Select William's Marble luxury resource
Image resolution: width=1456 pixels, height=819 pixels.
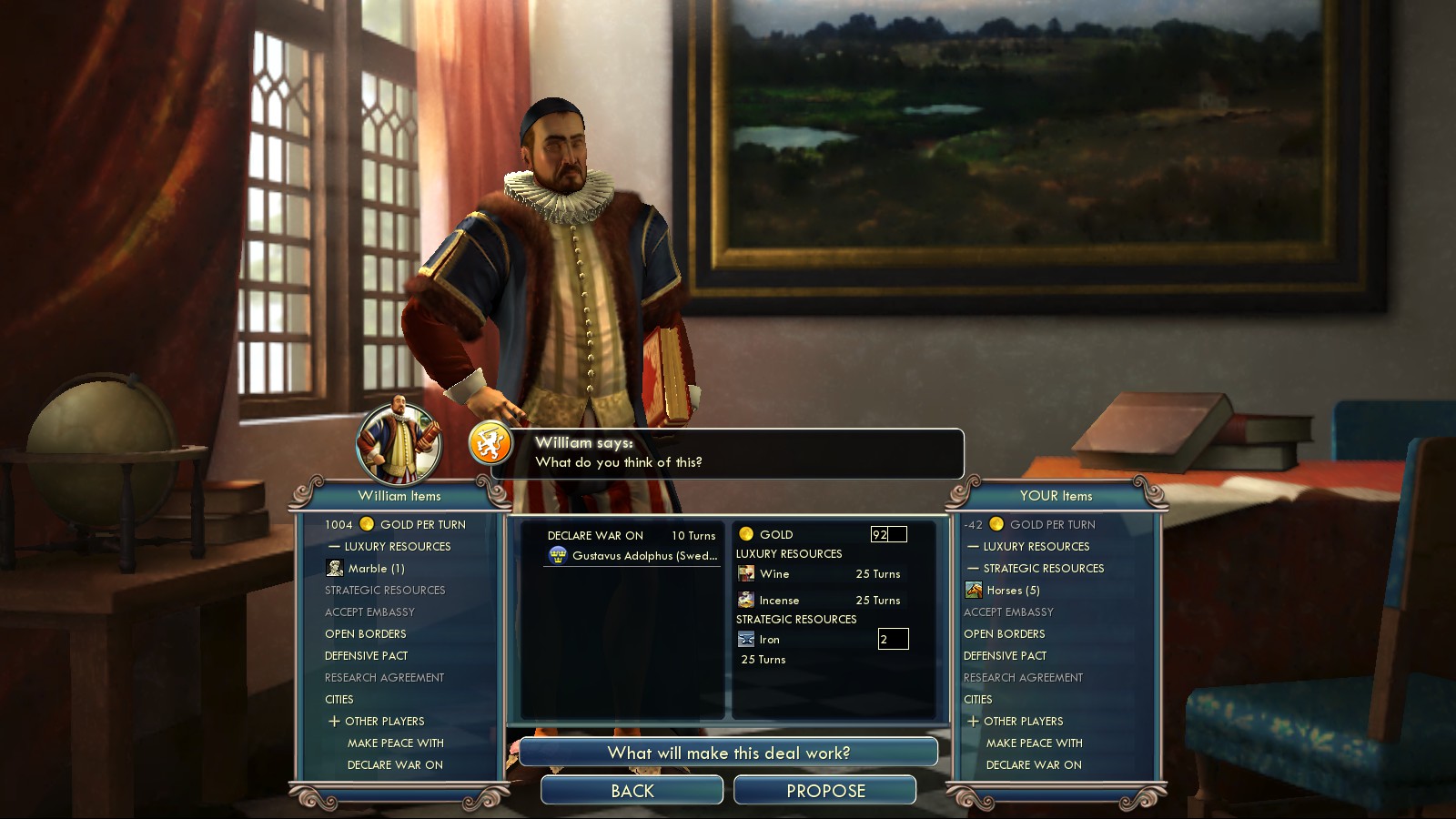[x=376, y=569]
